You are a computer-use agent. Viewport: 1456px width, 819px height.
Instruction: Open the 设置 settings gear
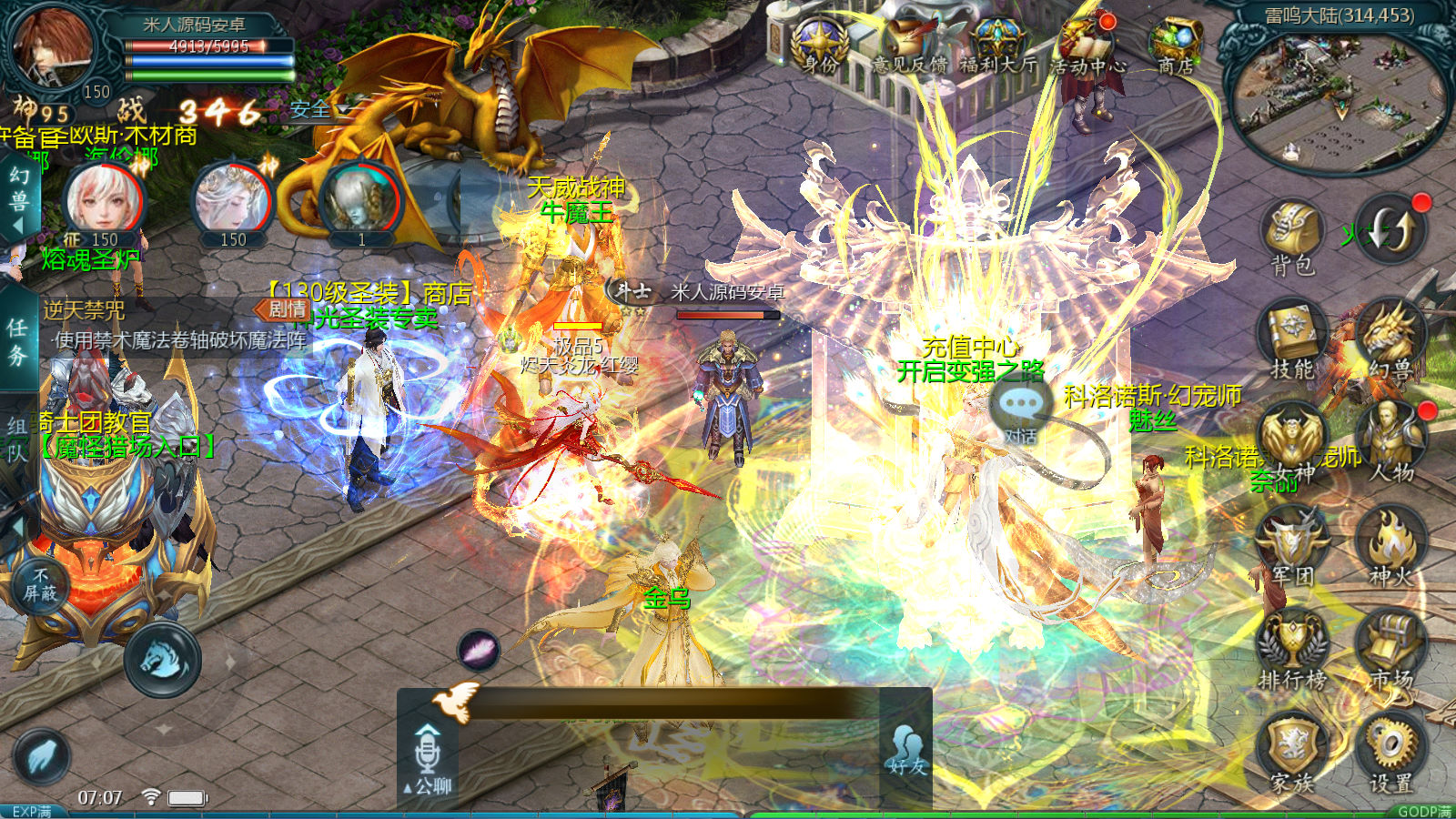click(1390, 752)
